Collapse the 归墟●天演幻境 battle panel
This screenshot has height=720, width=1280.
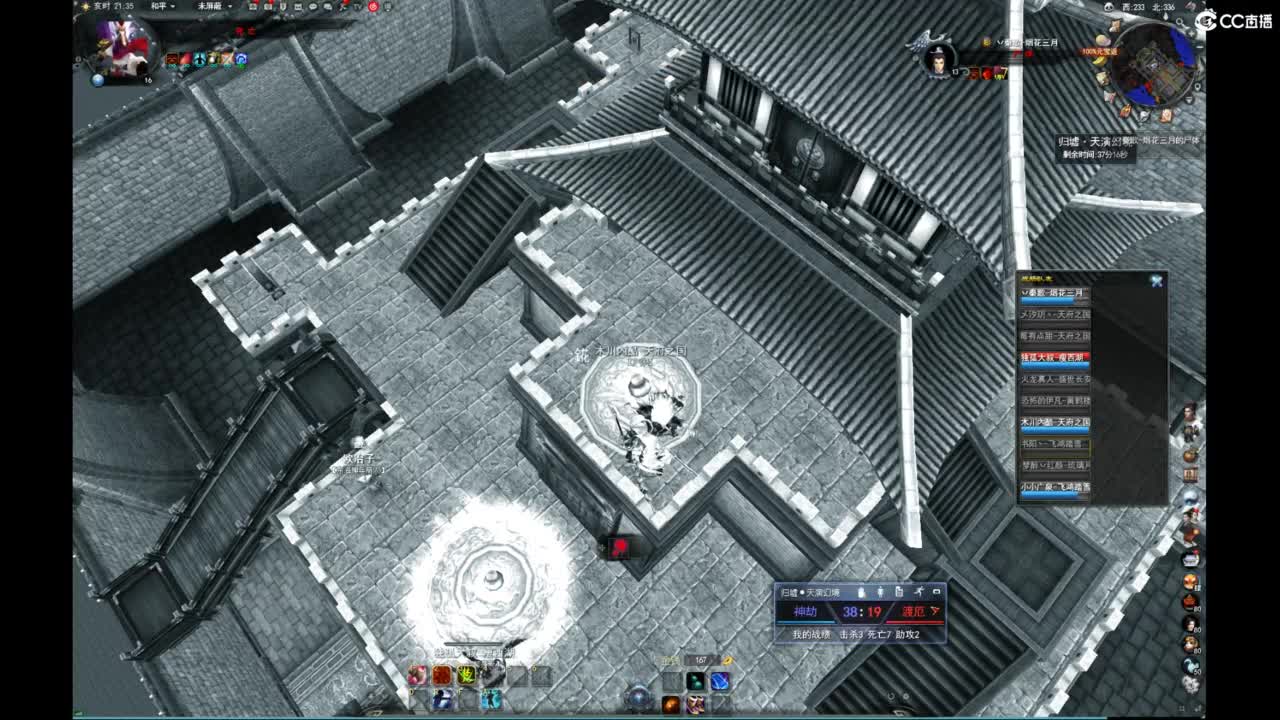(x=938, y=592)
